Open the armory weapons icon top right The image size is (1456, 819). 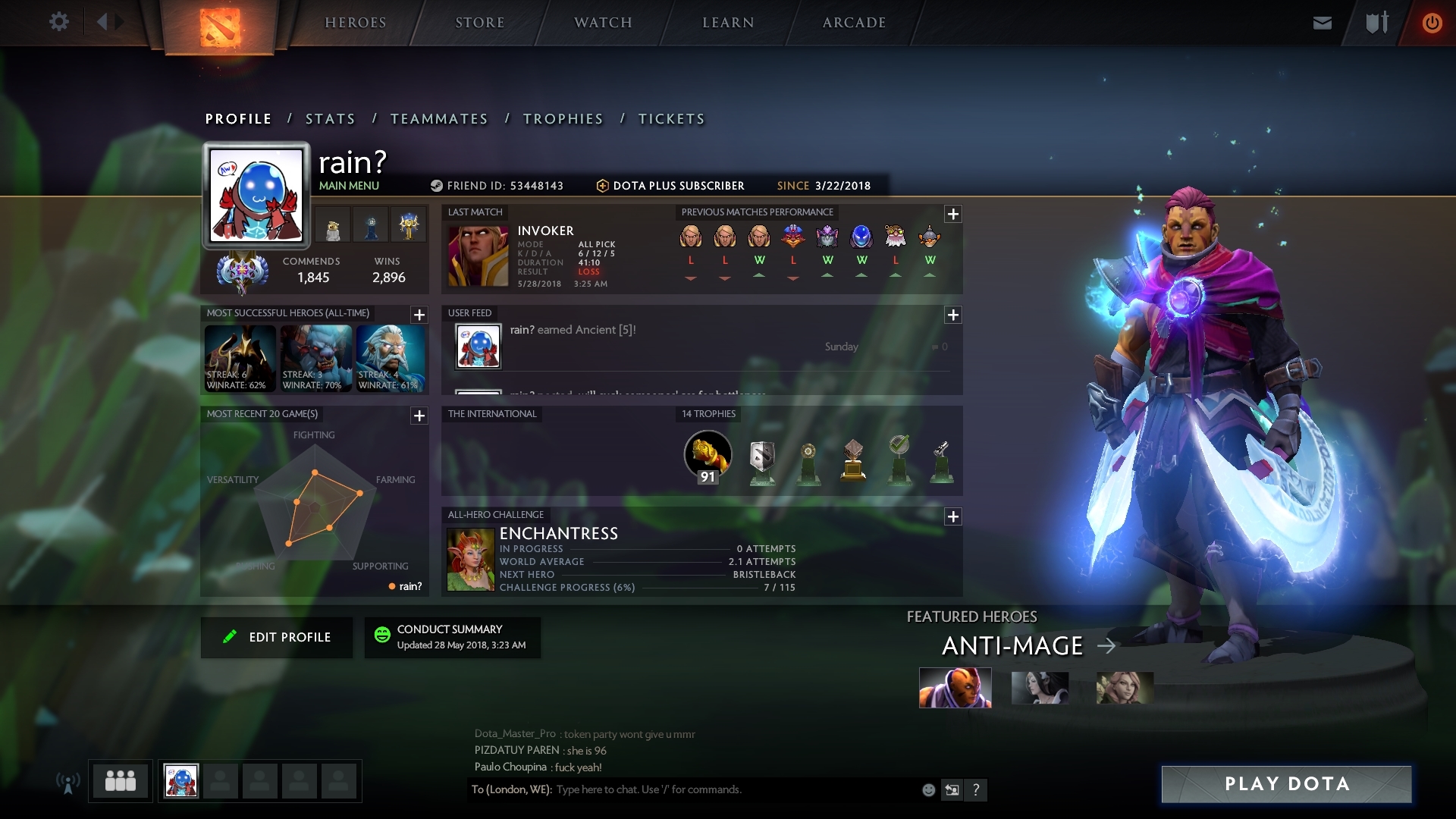pyautogui.click(x=1376, y=22)
